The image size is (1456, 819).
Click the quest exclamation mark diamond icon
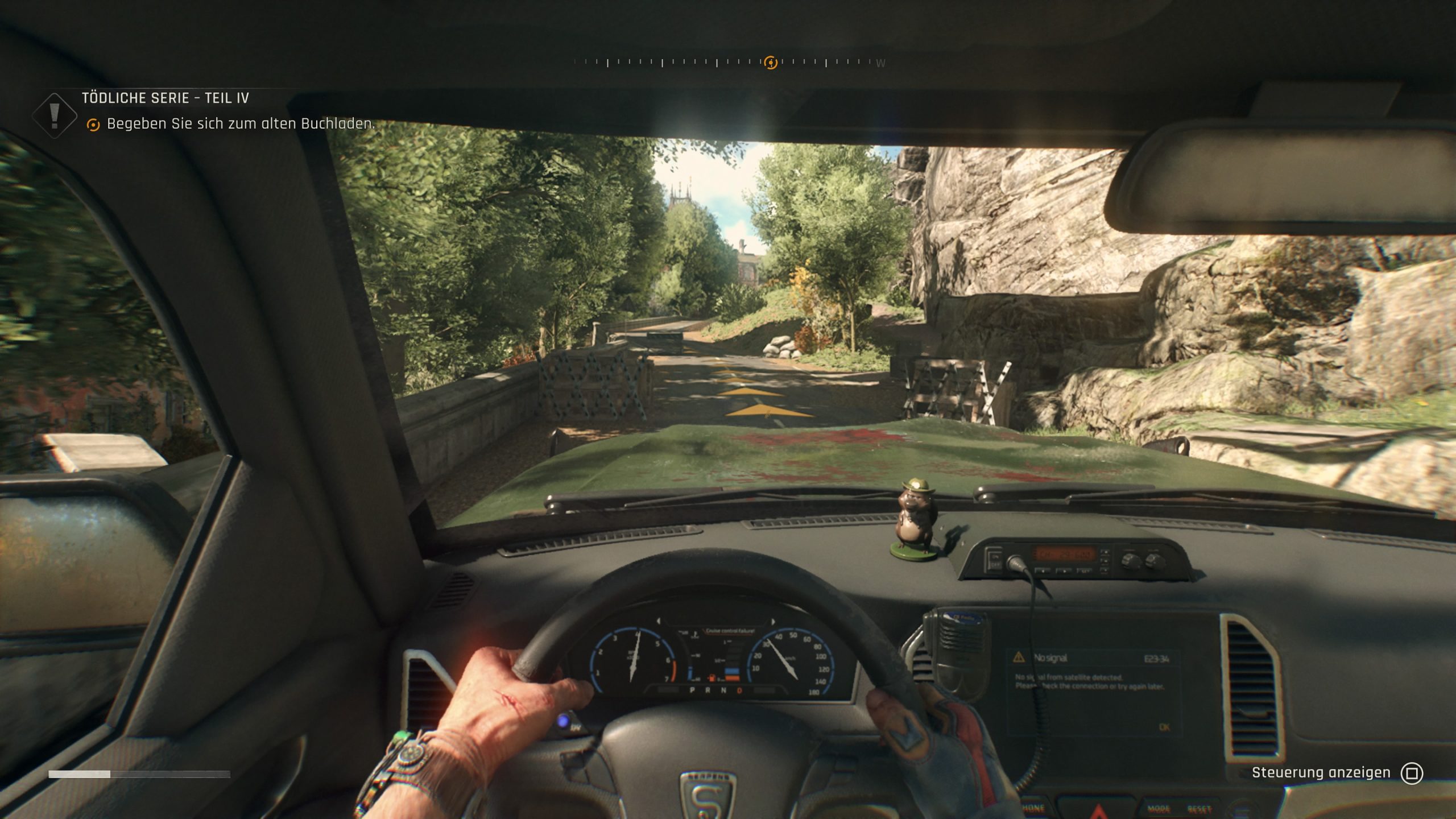[x=55, y=115]
